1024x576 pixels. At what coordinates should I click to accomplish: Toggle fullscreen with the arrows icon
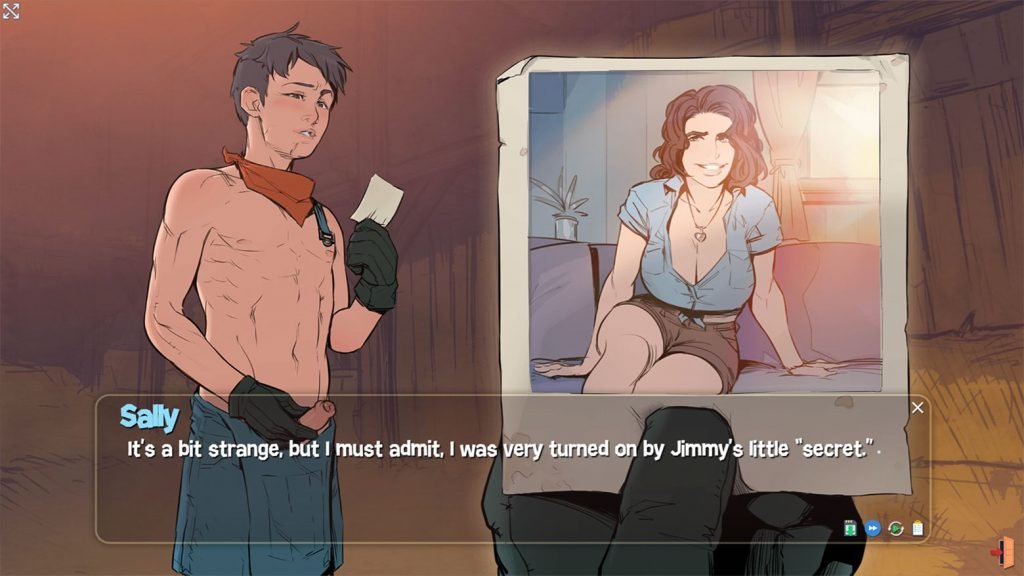click(x=11, y=11)
